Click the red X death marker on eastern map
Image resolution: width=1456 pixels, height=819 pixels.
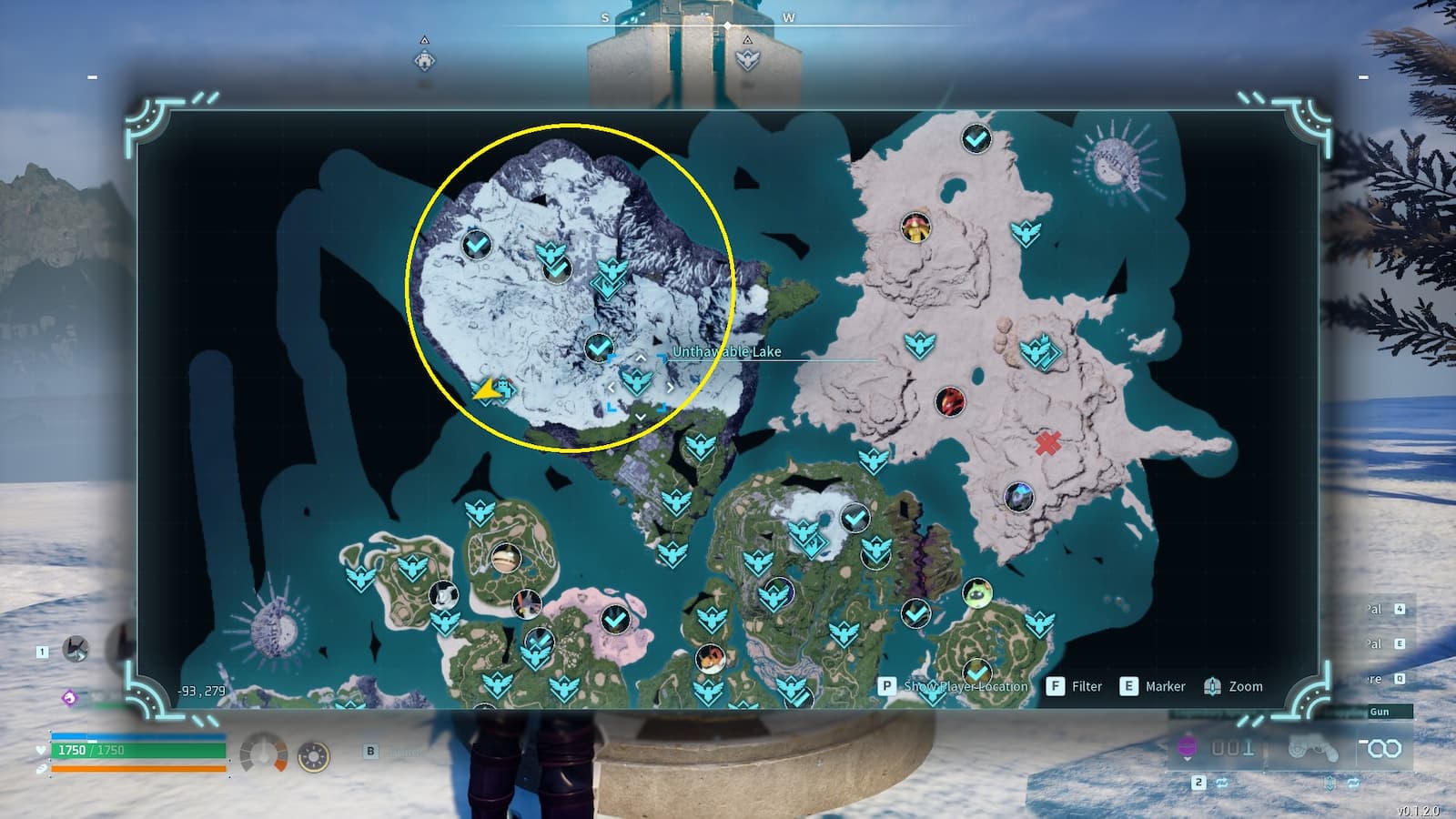click(x=1046, y=443)
